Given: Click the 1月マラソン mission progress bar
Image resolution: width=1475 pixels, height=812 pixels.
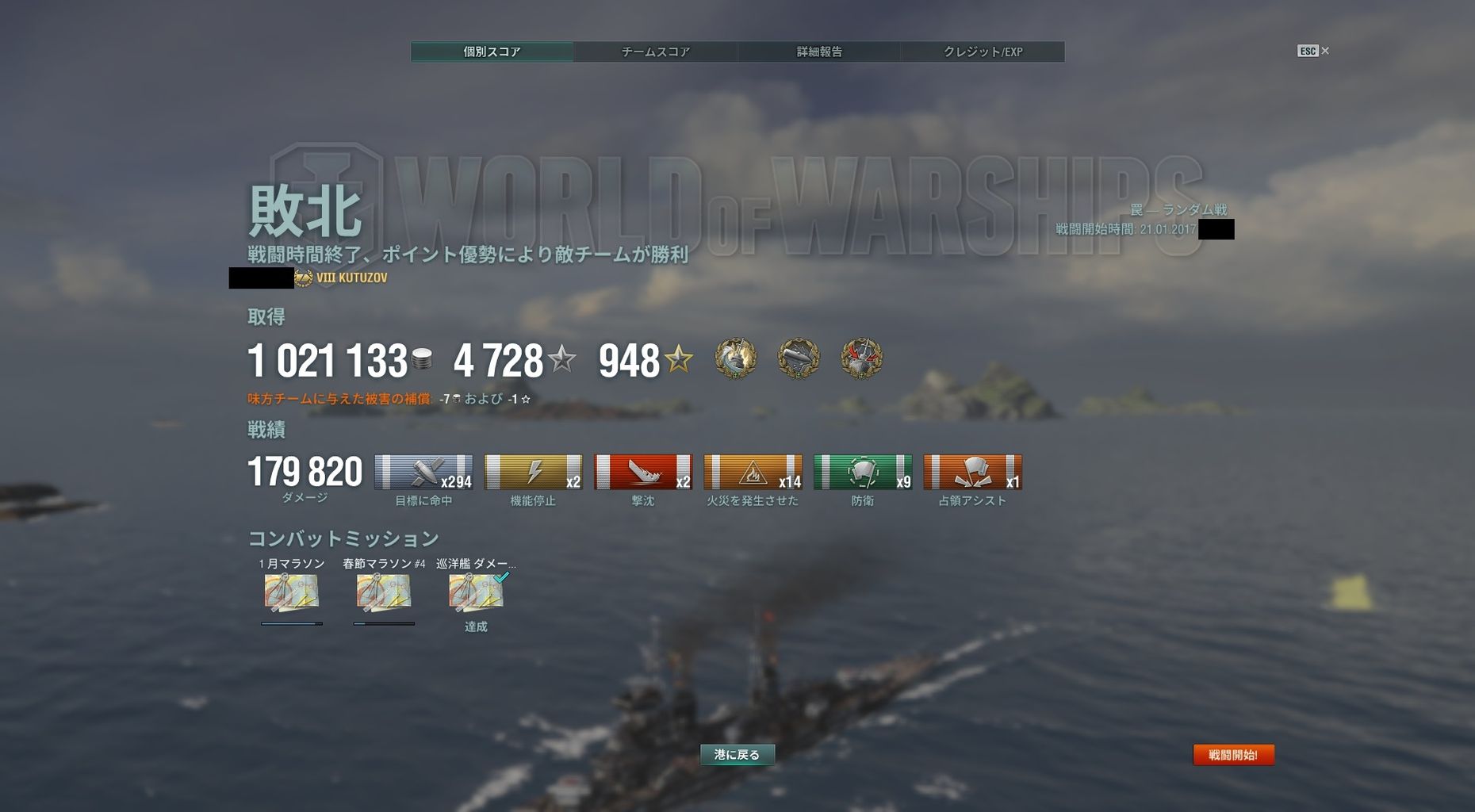Looking at the screenshot, I should (293, 623).
